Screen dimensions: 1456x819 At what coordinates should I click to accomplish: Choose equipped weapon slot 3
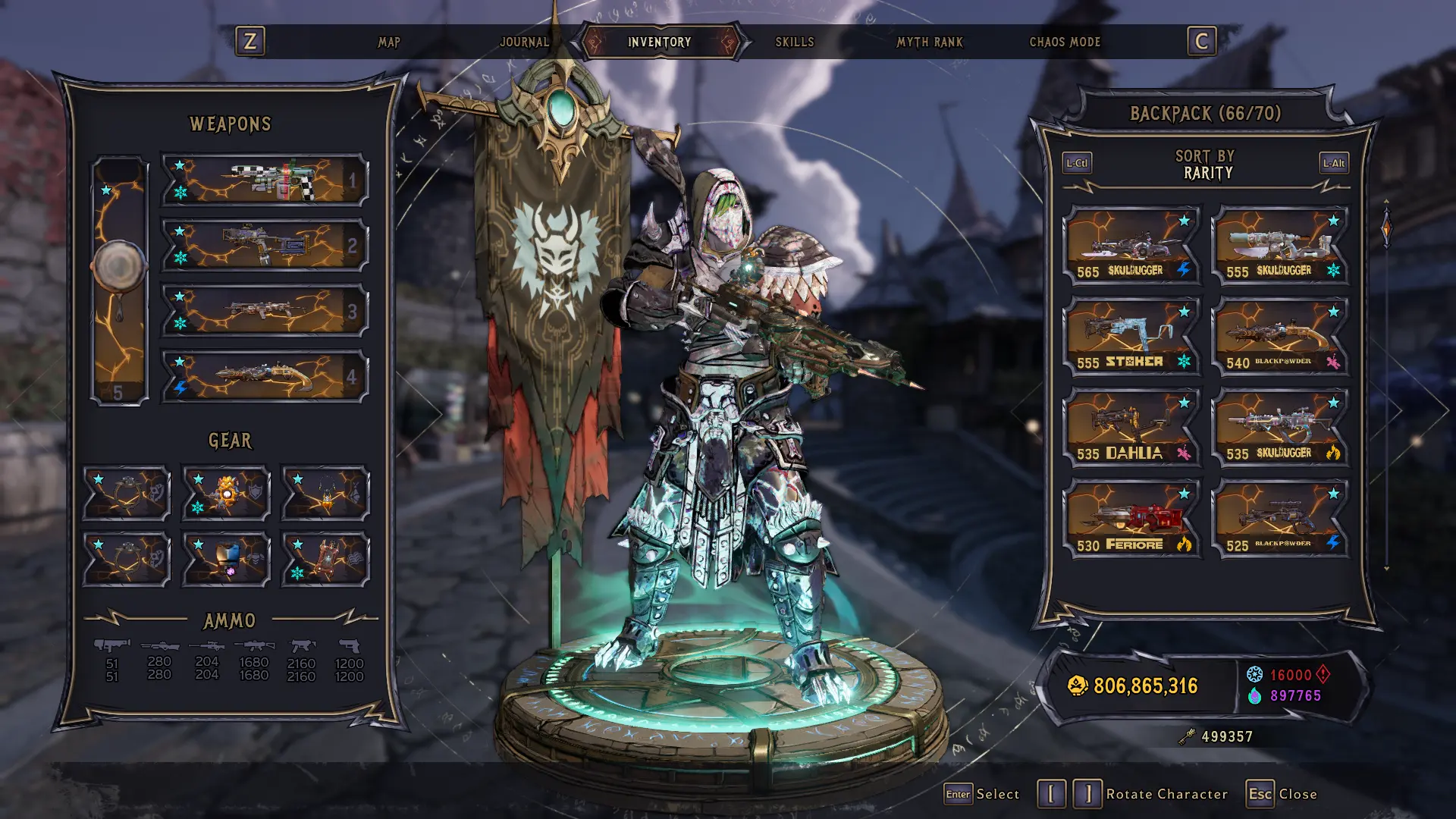tap(265, 312)
